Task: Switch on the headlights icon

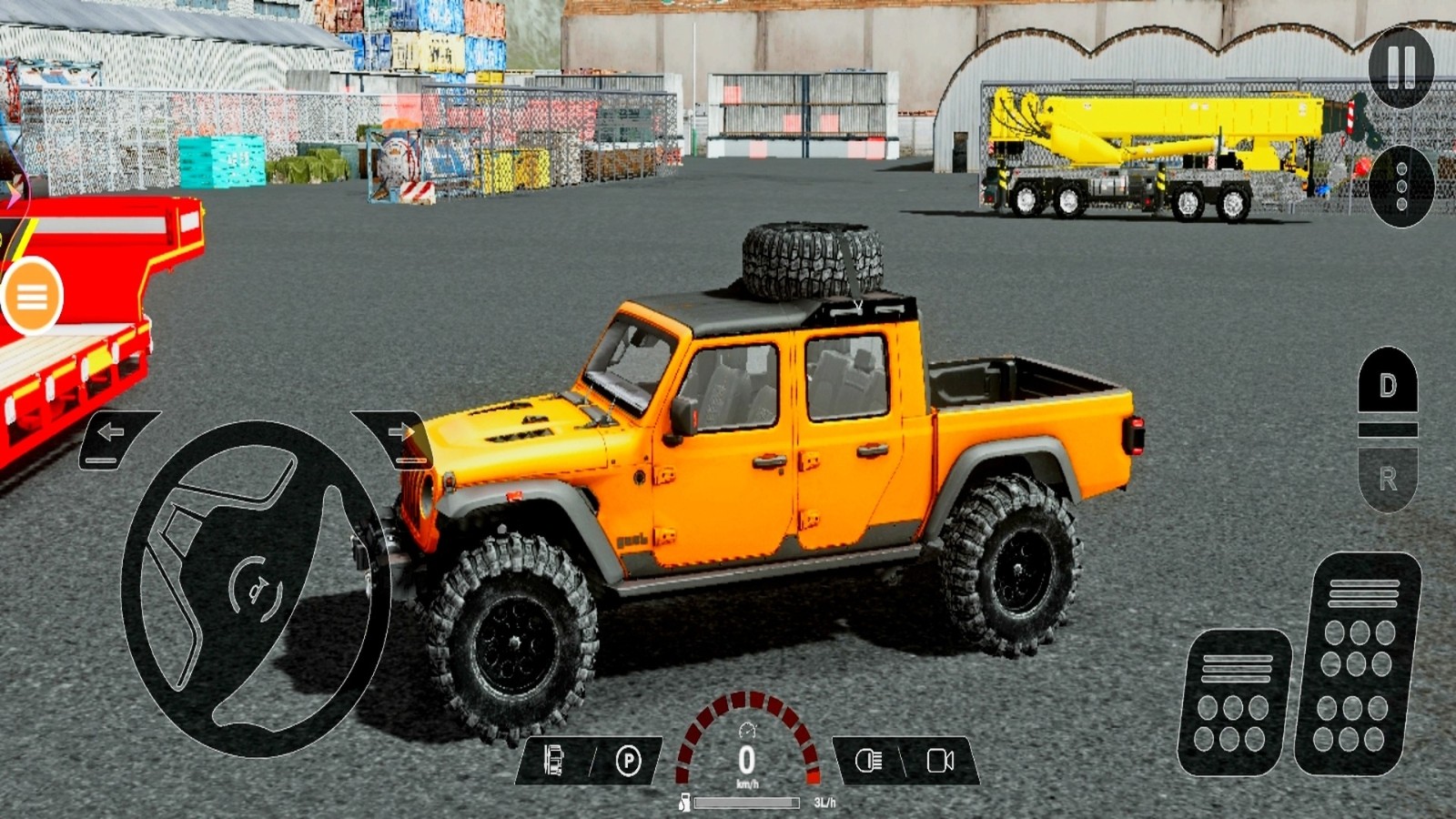Action: click(x=868, y=761)
